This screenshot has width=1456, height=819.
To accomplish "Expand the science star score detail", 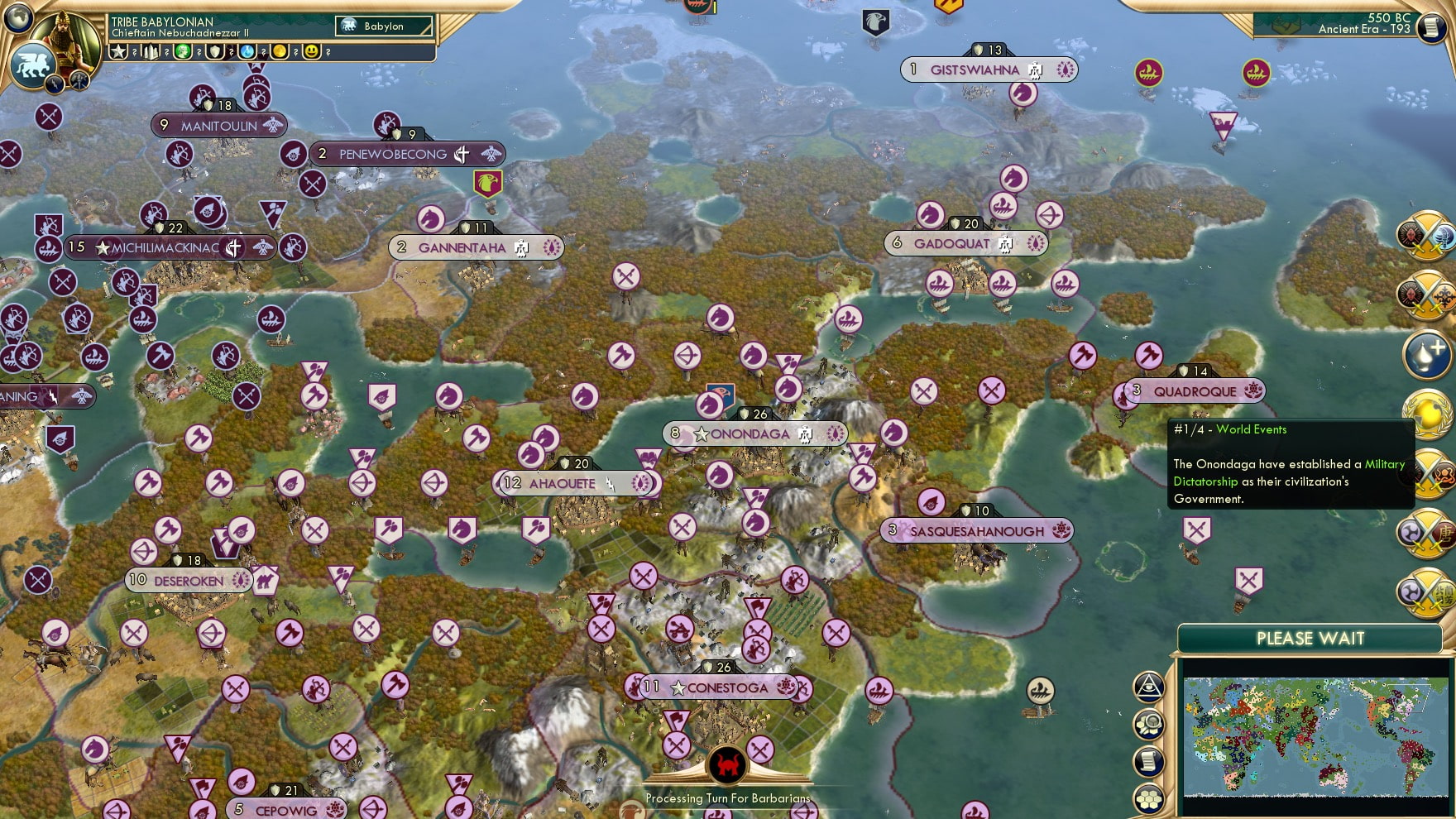I will coord(118,51).
